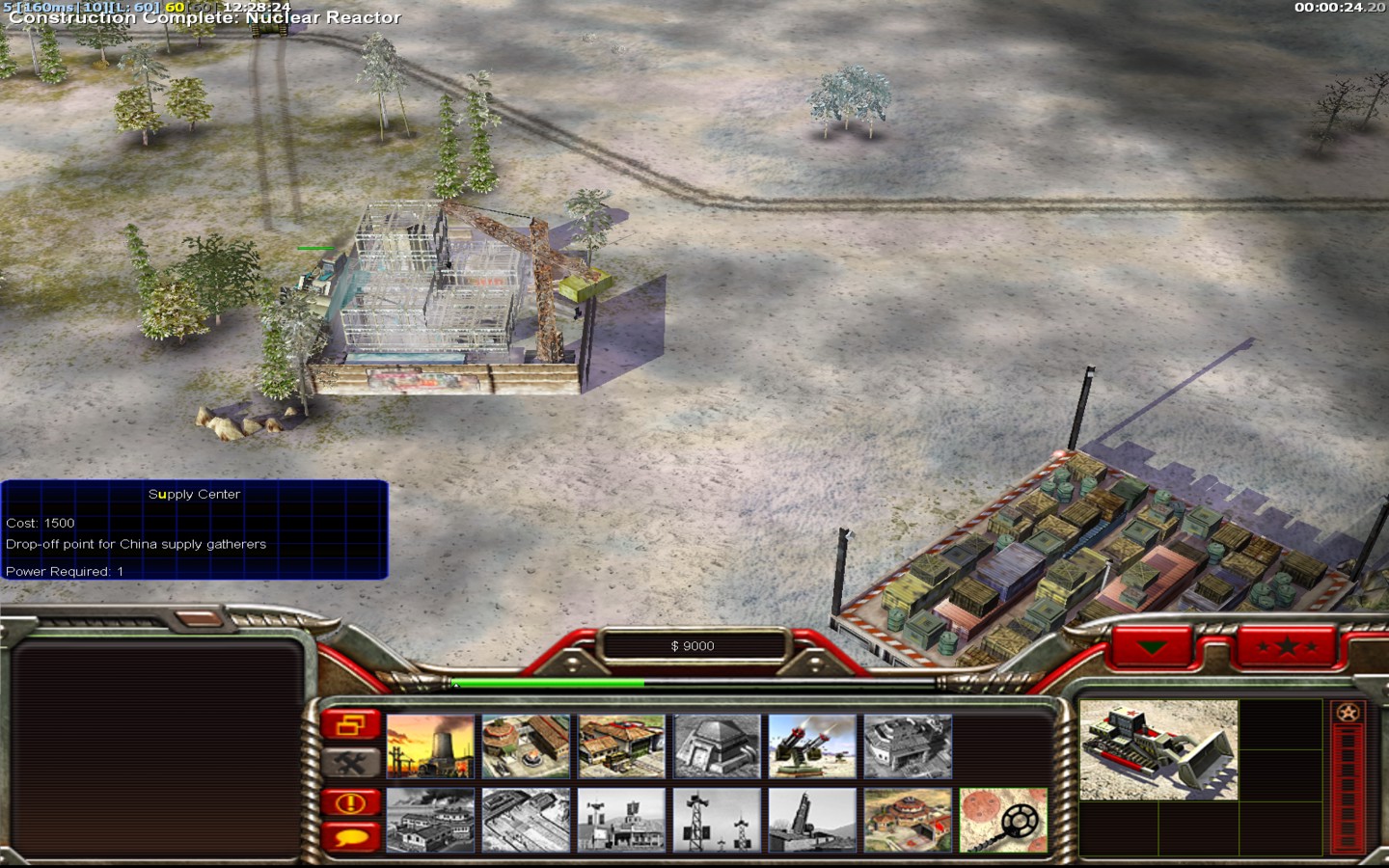
Task: Build a Nuclear Reactor from the cooling tower icon
Action: pos(430,746)
